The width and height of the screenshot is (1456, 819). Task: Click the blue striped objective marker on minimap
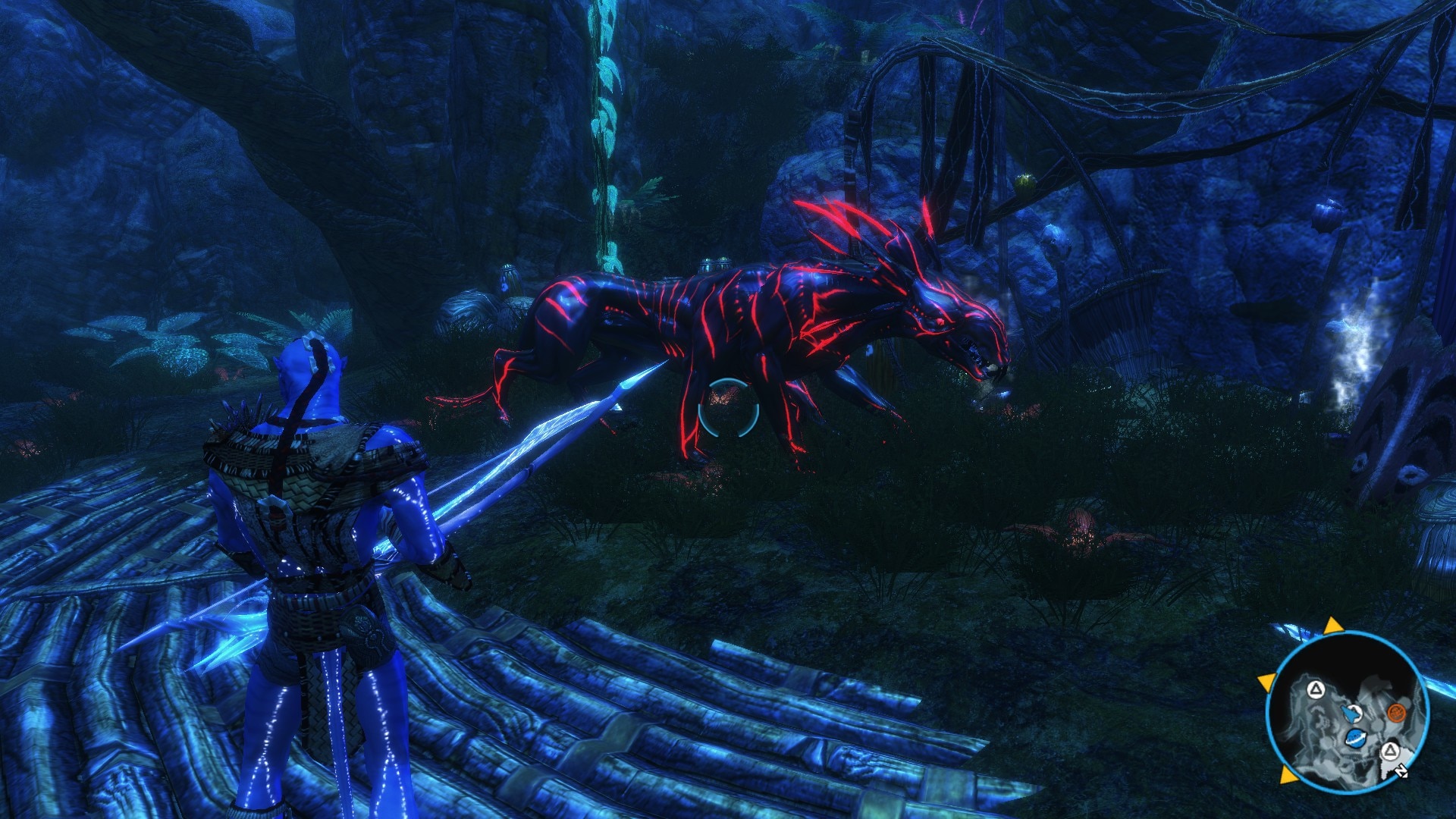[x=1356, y=737]
